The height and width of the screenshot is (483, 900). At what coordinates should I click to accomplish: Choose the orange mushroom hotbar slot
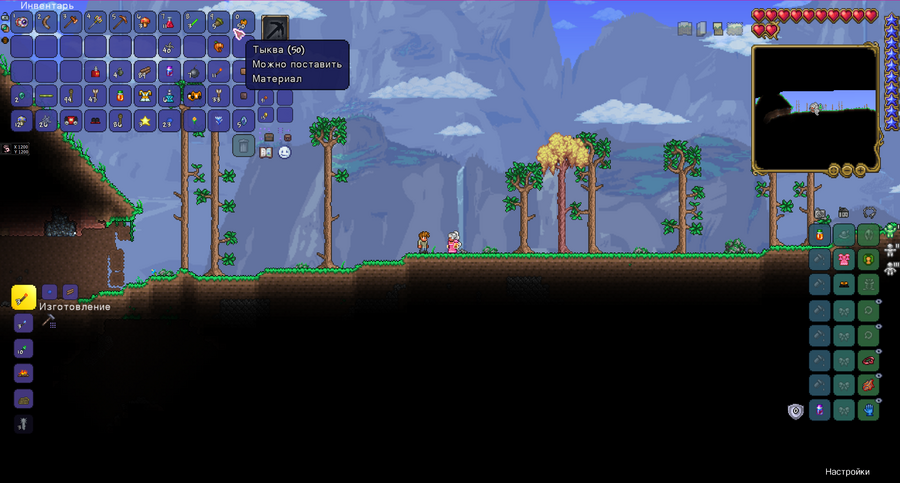click(146, 22)
